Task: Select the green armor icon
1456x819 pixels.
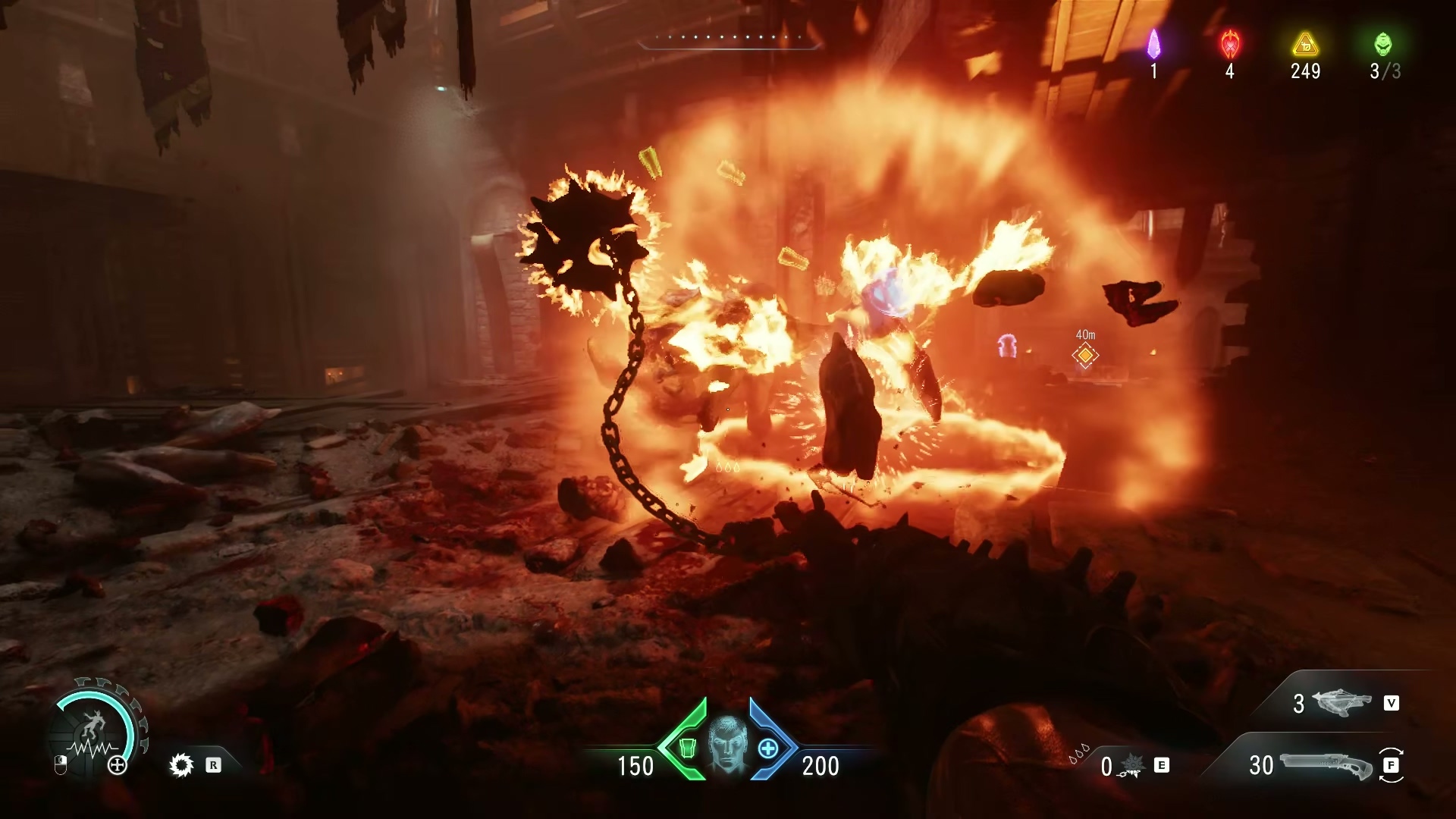Action: tap(687, 748)
